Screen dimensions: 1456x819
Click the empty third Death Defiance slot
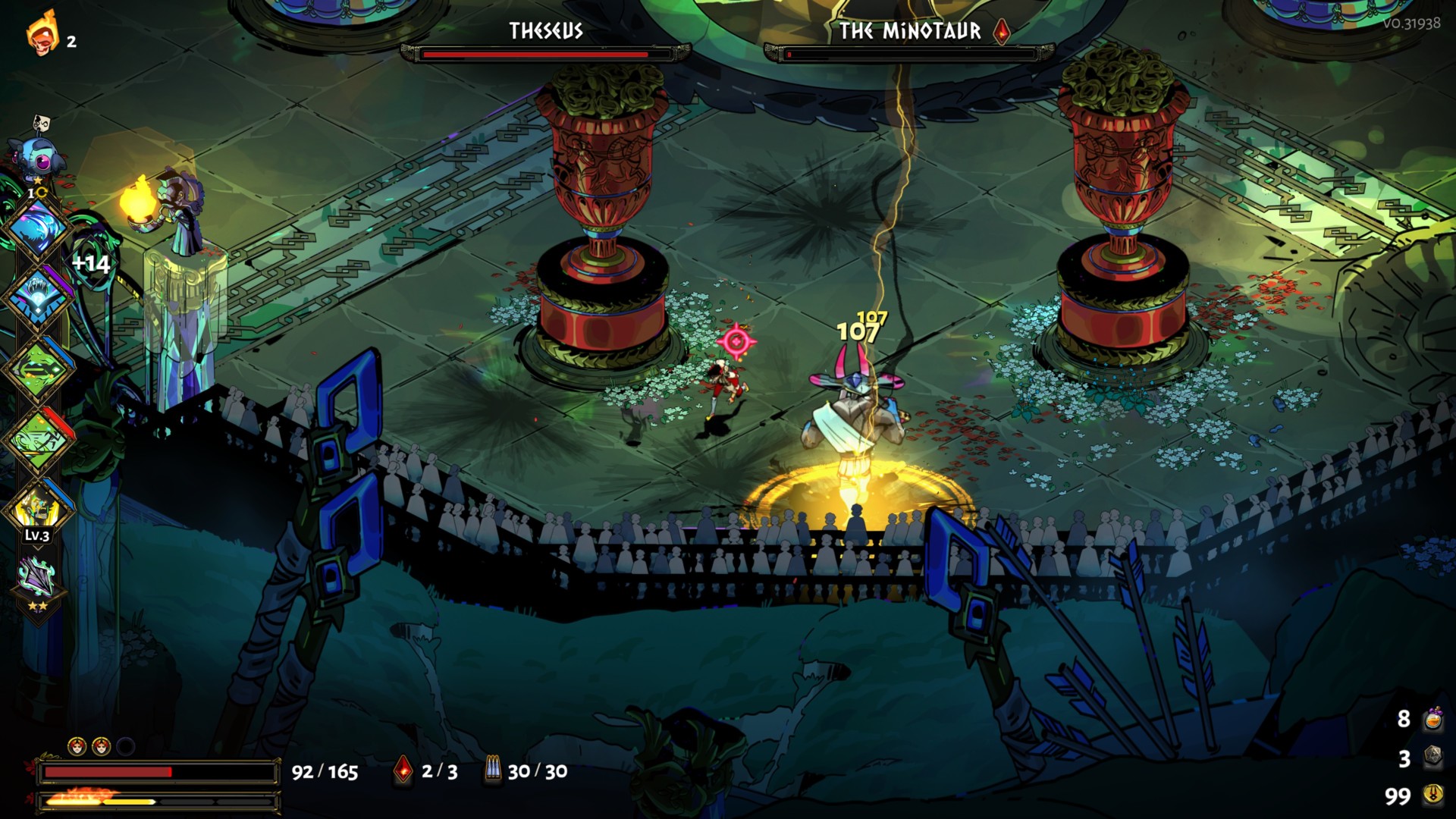tap(126, 747)
